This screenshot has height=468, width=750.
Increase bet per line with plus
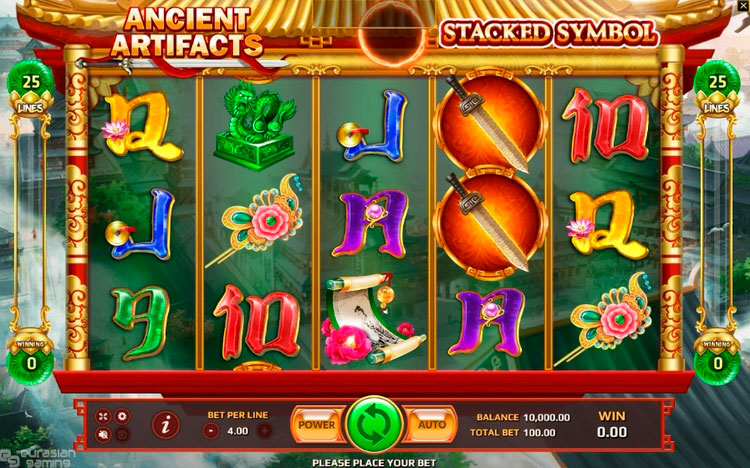(x=264, y=431)
